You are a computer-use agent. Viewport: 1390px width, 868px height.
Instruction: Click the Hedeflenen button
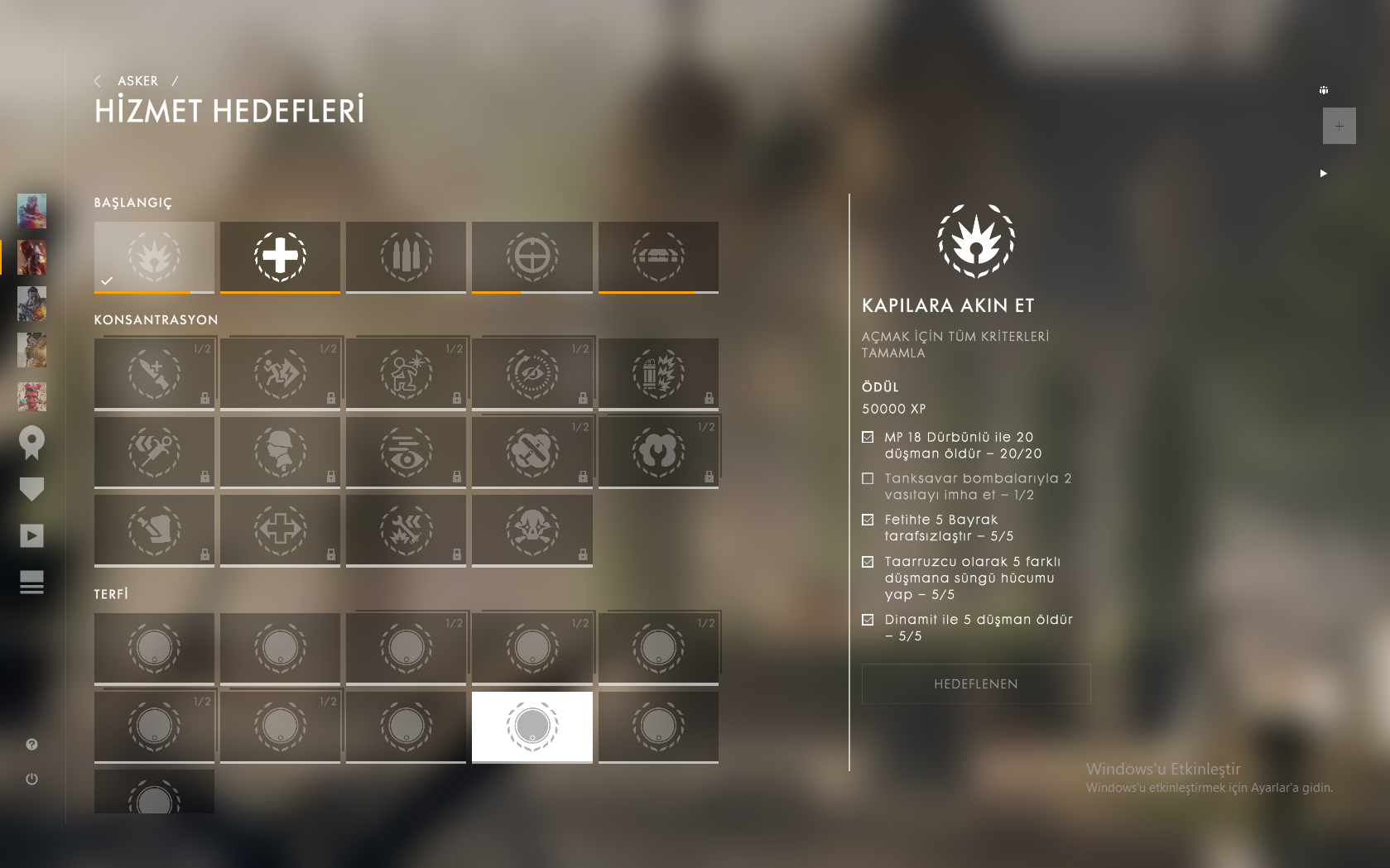[x=975, y=684]
